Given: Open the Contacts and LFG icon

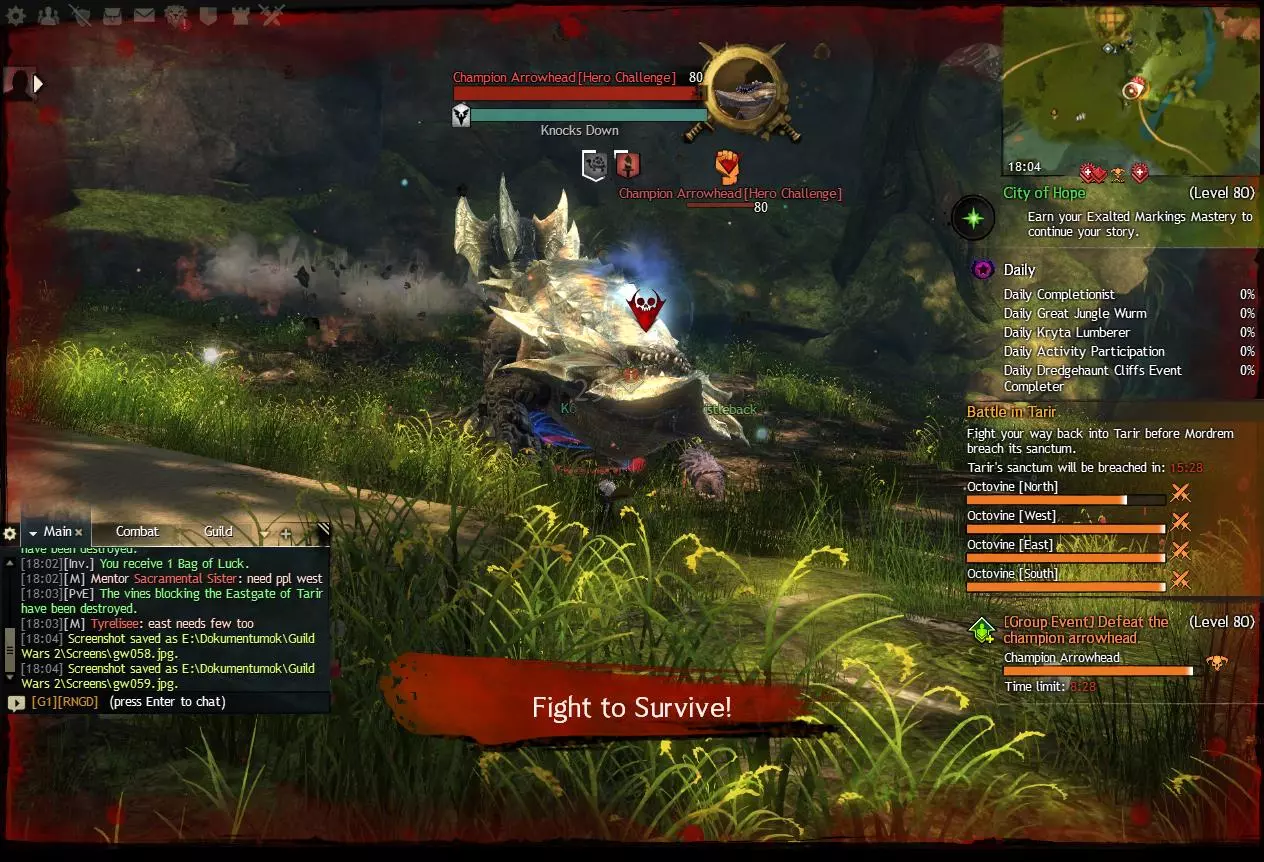Looking at the screenshot, I should click(47, 15).
